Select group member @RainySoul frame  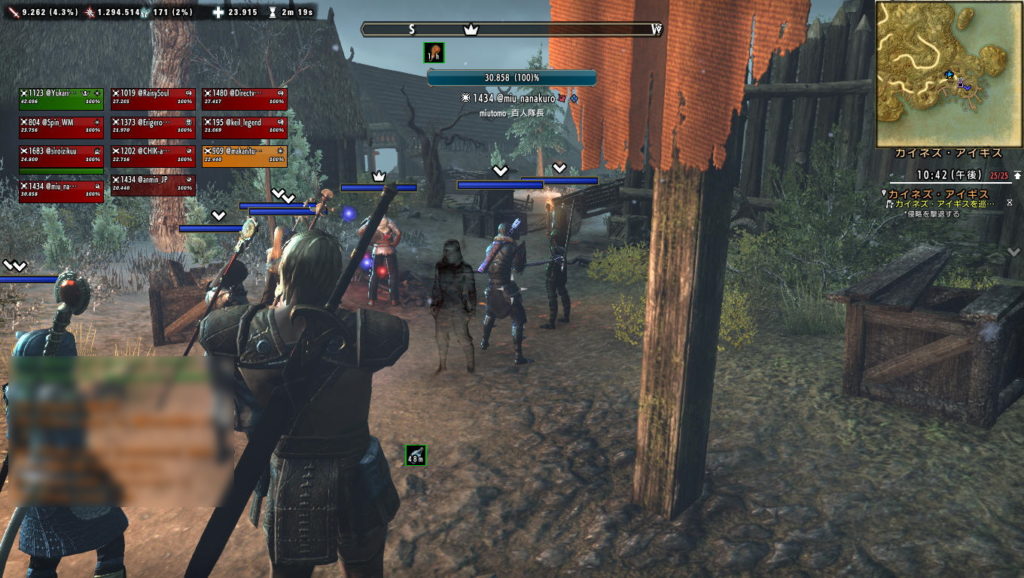pyautogui.click(x=153, y=97)
